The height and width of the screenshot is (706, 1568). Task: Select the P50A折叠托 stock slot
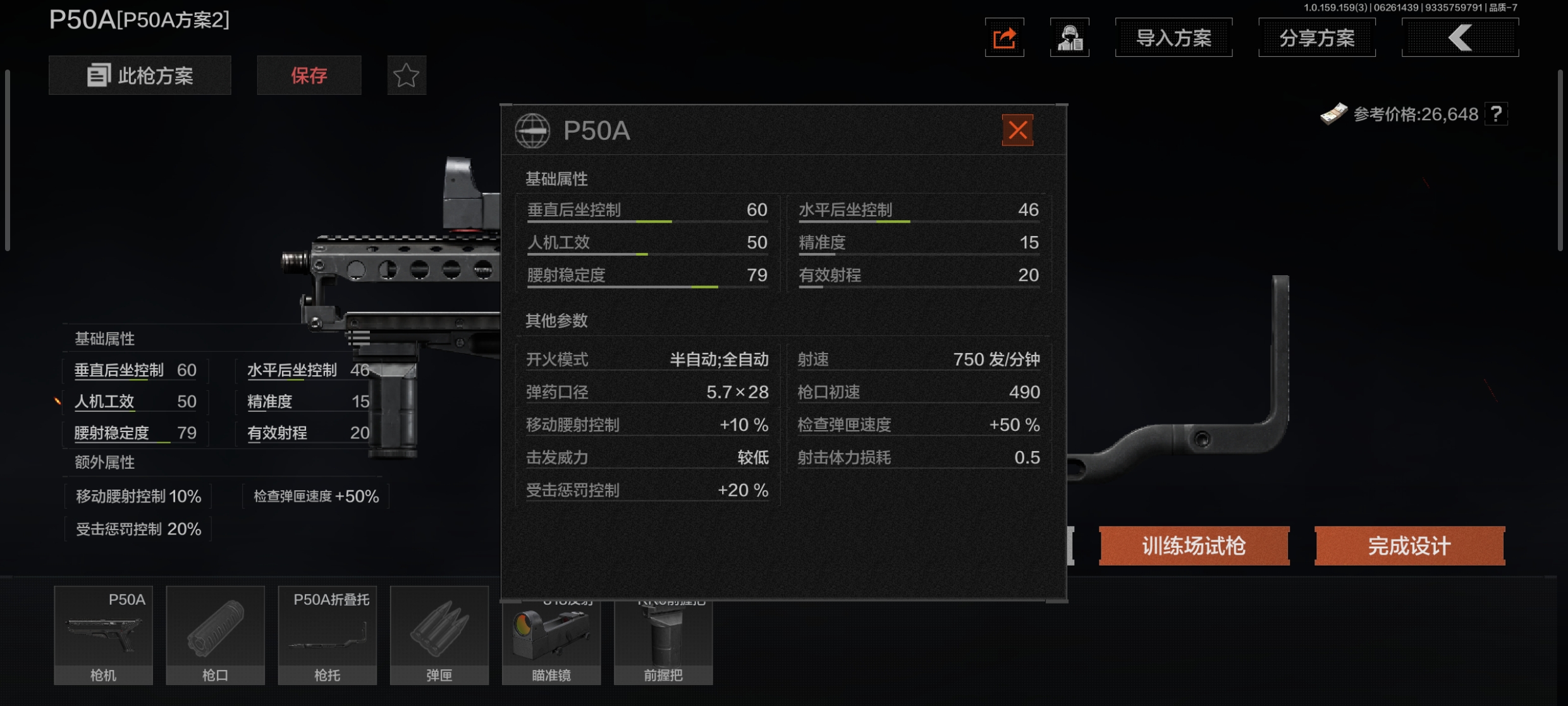(327, 635)
